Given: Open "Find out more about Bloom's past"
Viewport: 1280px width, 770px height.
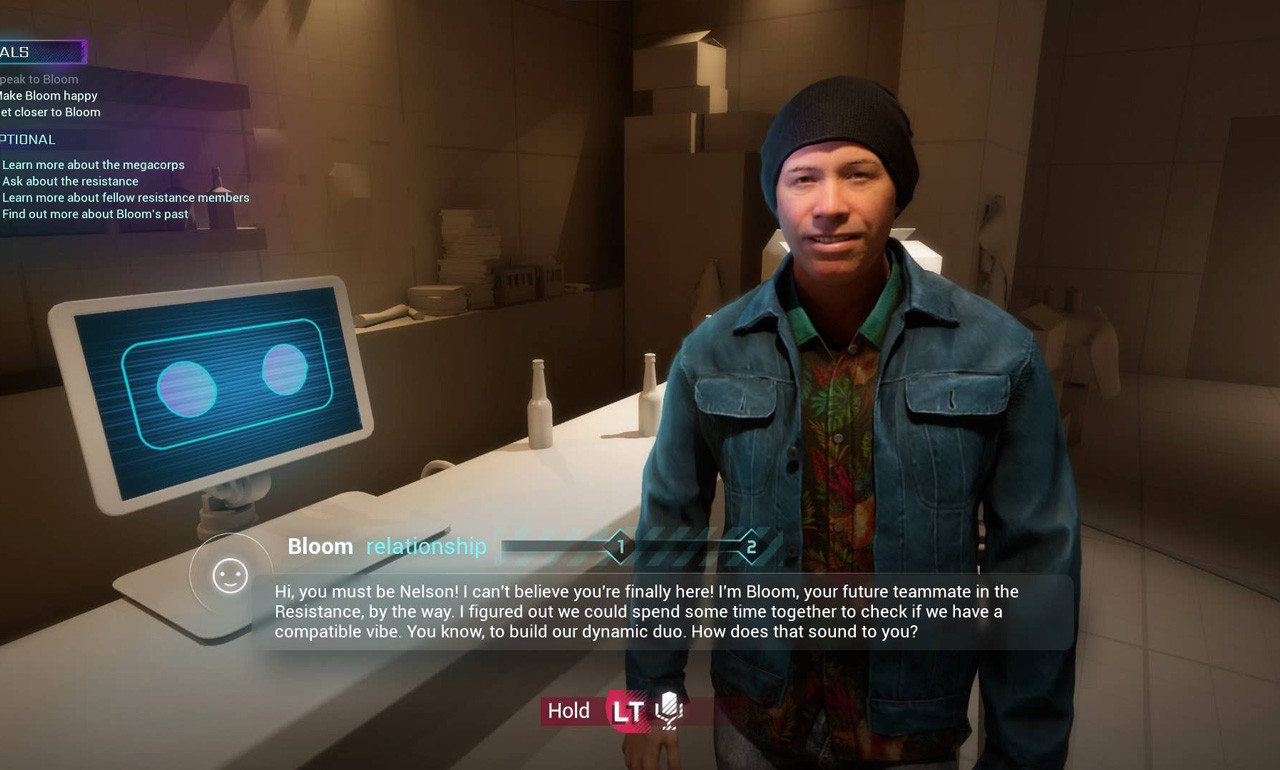Looking at the screenshot, I should 95,214.
